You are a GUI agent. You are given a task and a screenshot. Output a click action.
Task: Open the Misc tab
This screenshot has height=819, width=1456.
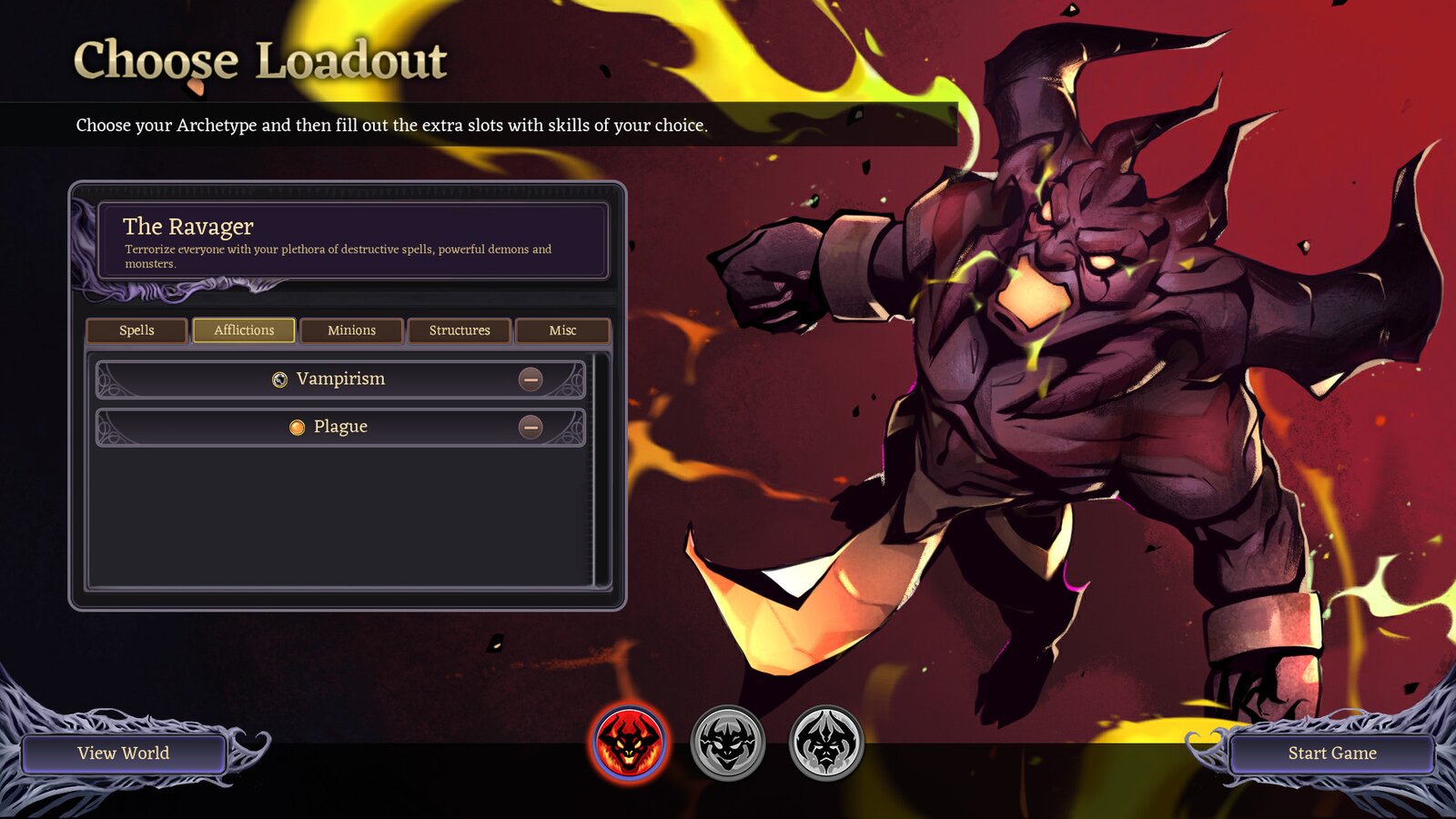[563, 330]
